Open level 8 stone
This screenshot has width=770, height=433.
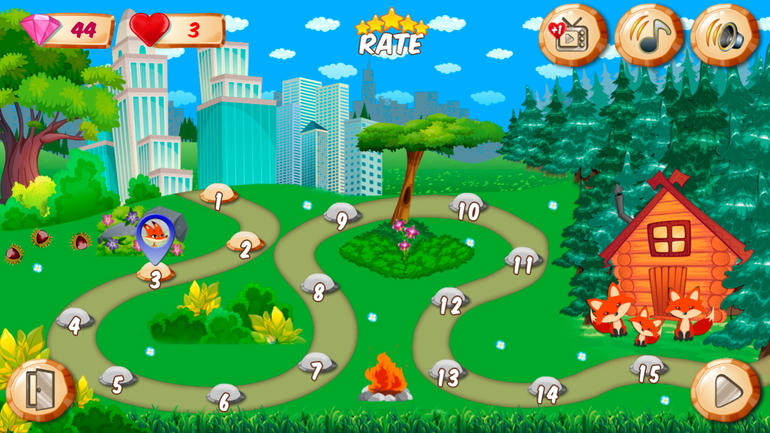tap(319, 288)
